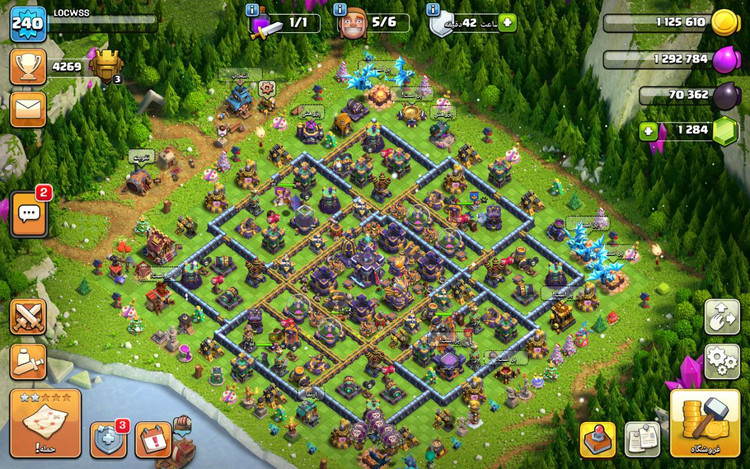Tap the village edit mode hand button
The width and height of the screenshot is (750, 469).
pyautogui.click(x=722, y=316)
